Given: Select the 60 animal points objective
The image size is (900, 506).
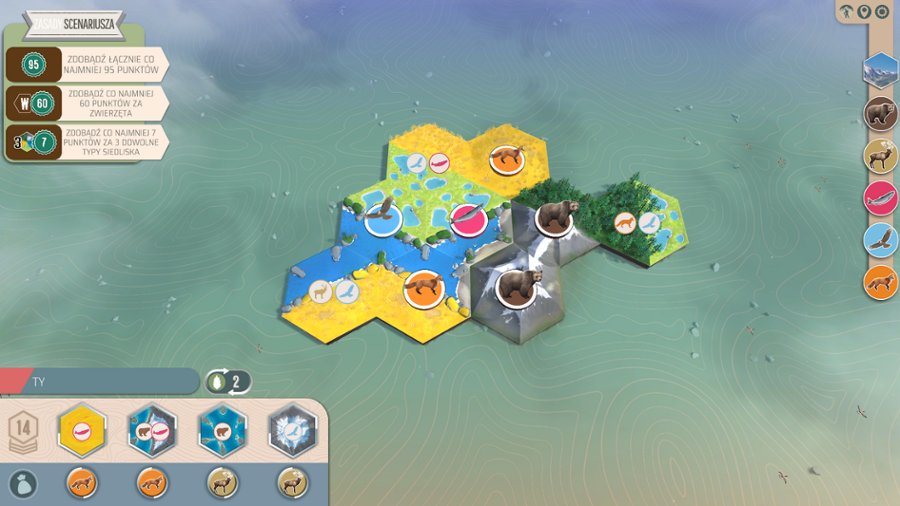Looking at the screenshot, I should coord(90,101).
